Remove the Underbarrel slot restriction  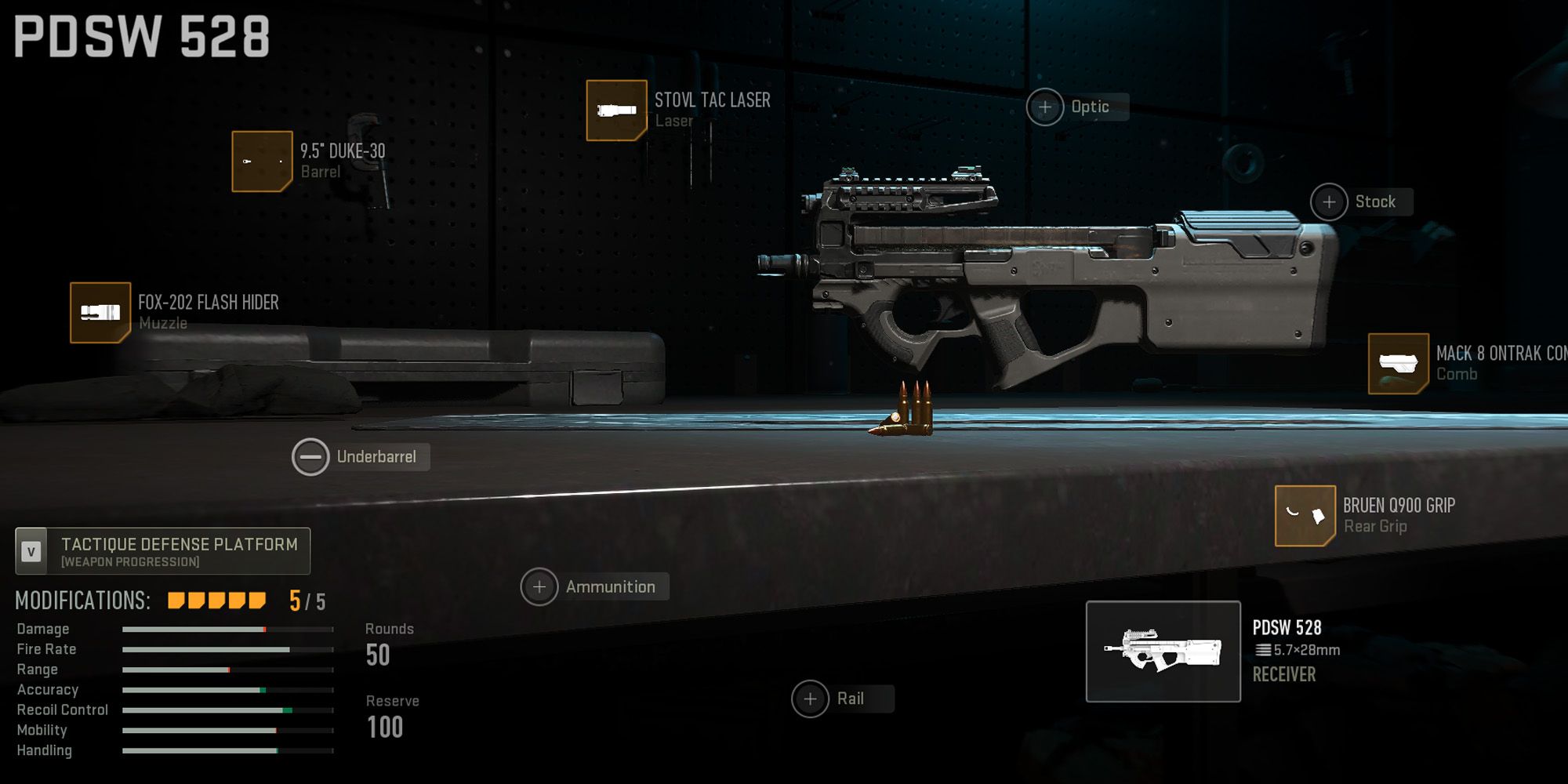click(313, 456)
